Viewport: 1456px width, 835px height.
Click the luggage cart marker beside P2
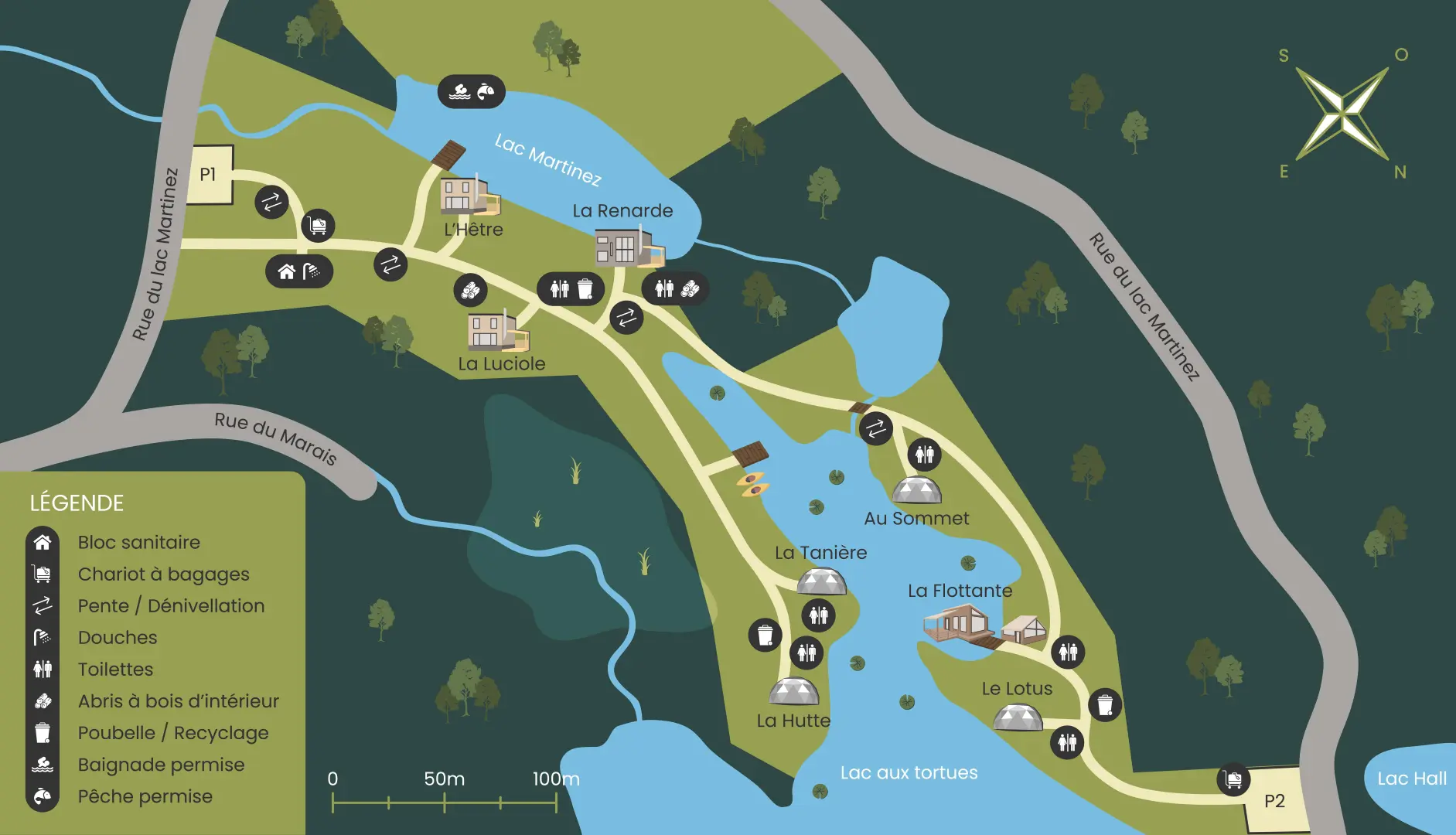tap(1233, 779)
